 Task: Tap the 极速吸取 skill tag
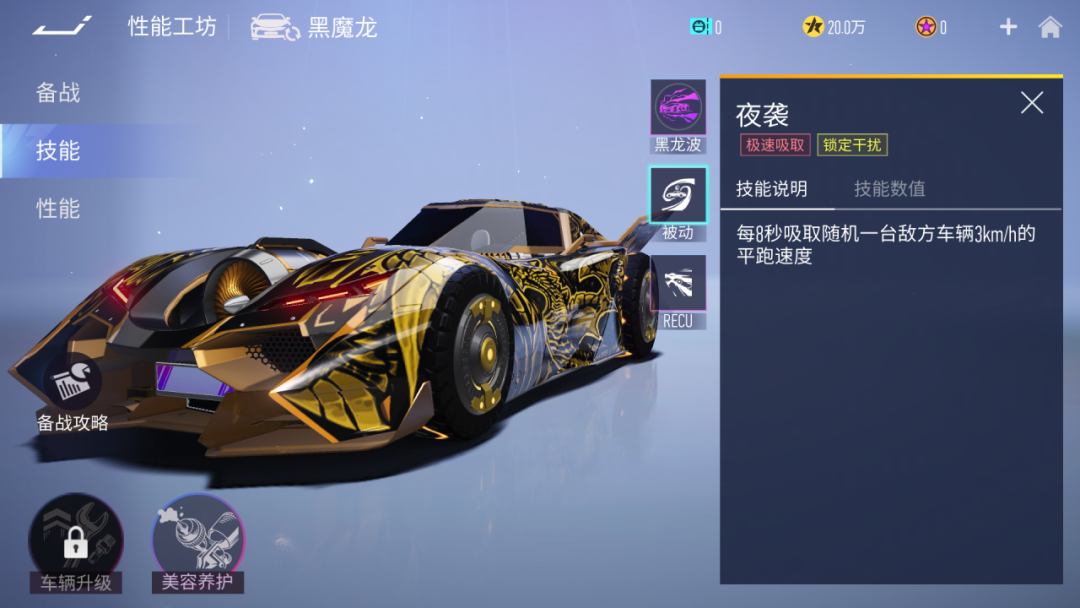[774, 145]
